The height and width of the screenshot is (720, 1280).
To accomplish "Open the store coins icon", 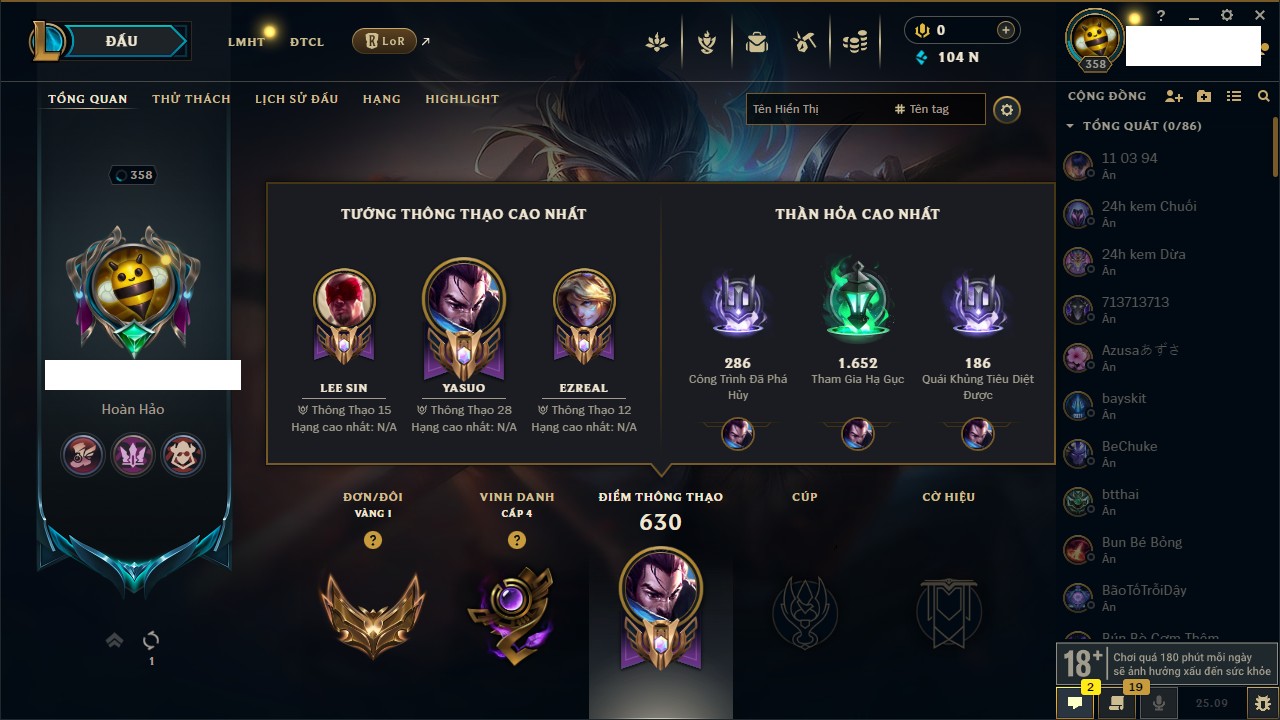I will click(854, 42).
